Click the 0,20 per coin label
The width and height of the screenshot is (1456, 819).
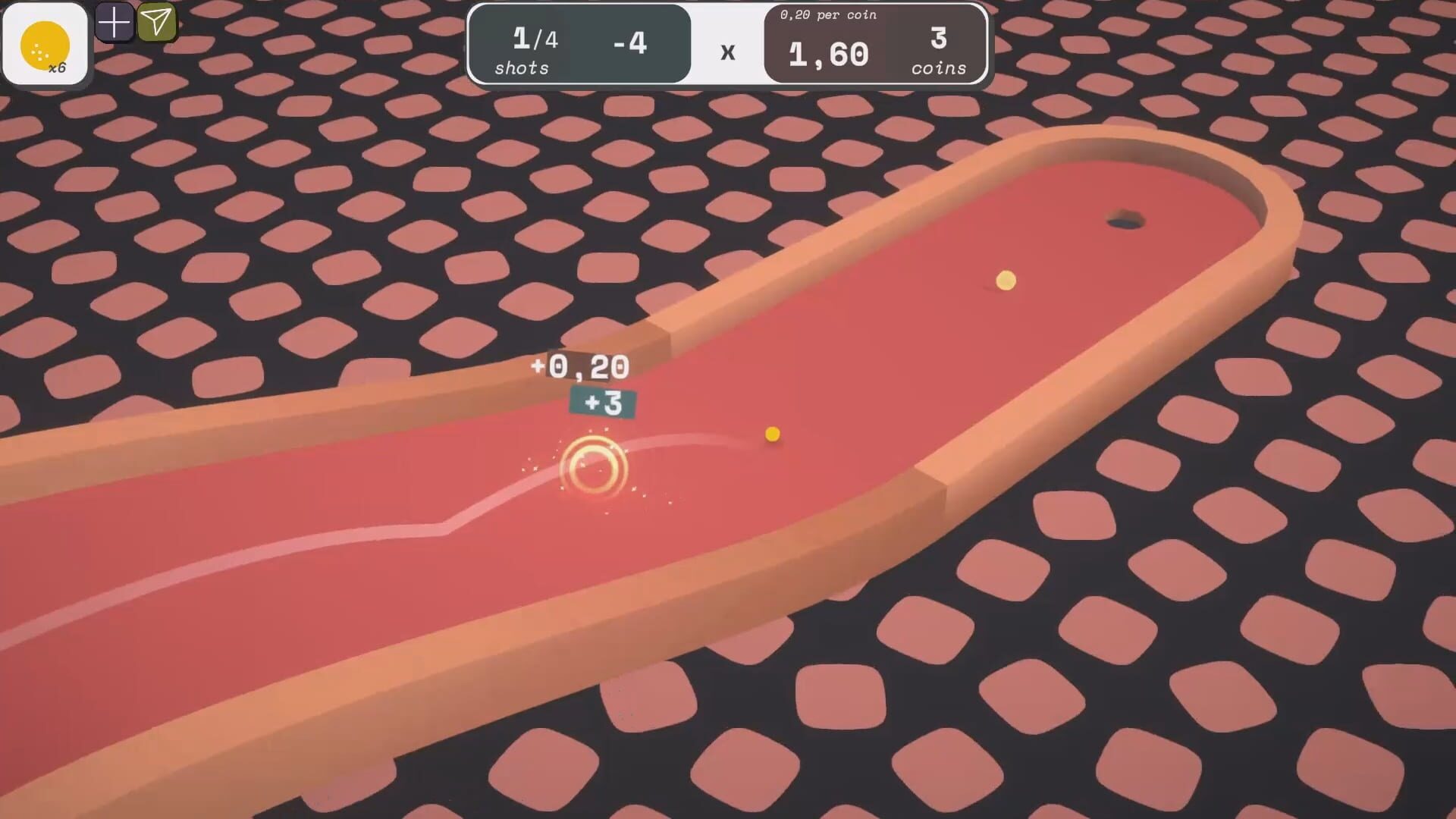tap(828, 14)
